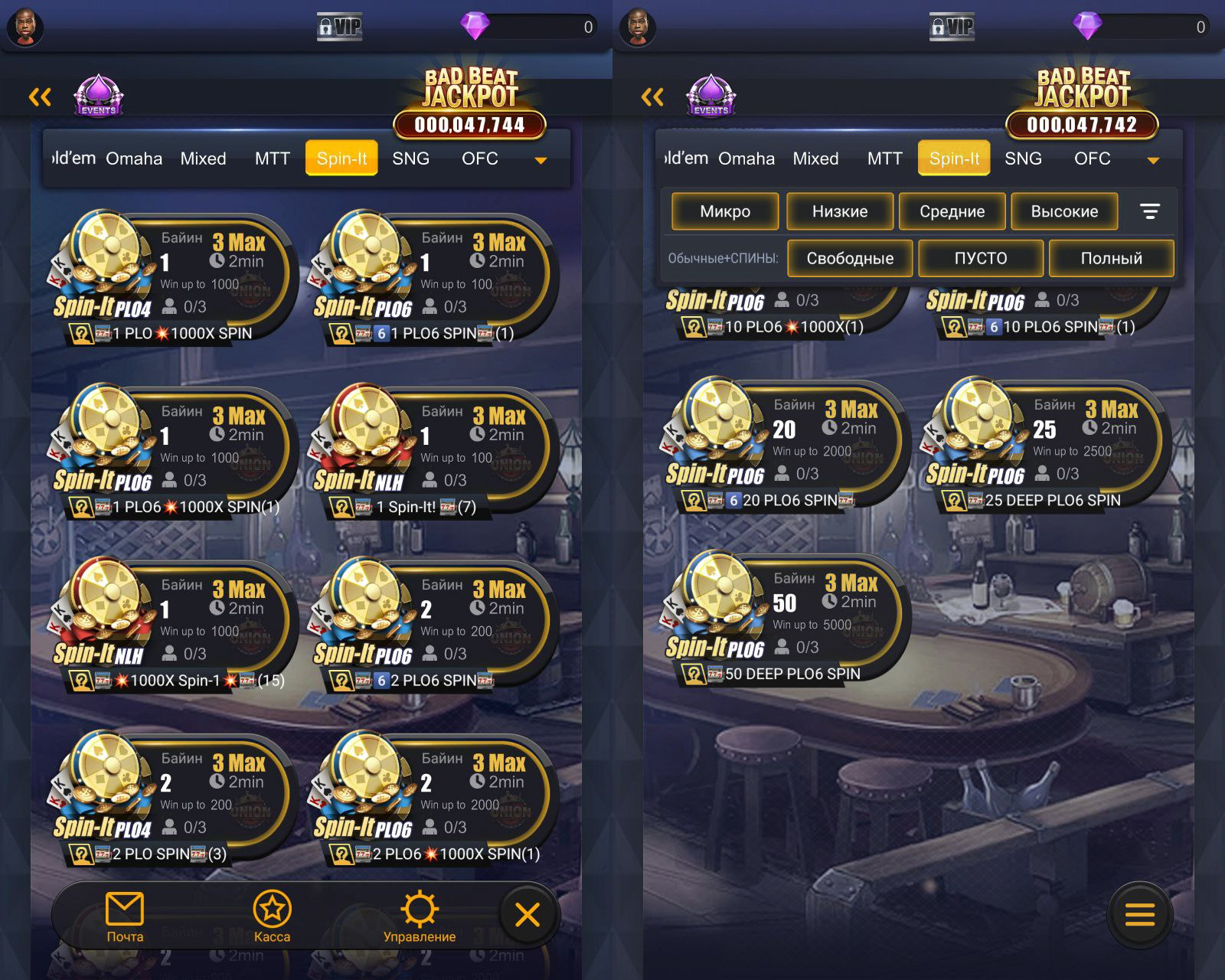Choose the Высокие stakes filter

1064,211
